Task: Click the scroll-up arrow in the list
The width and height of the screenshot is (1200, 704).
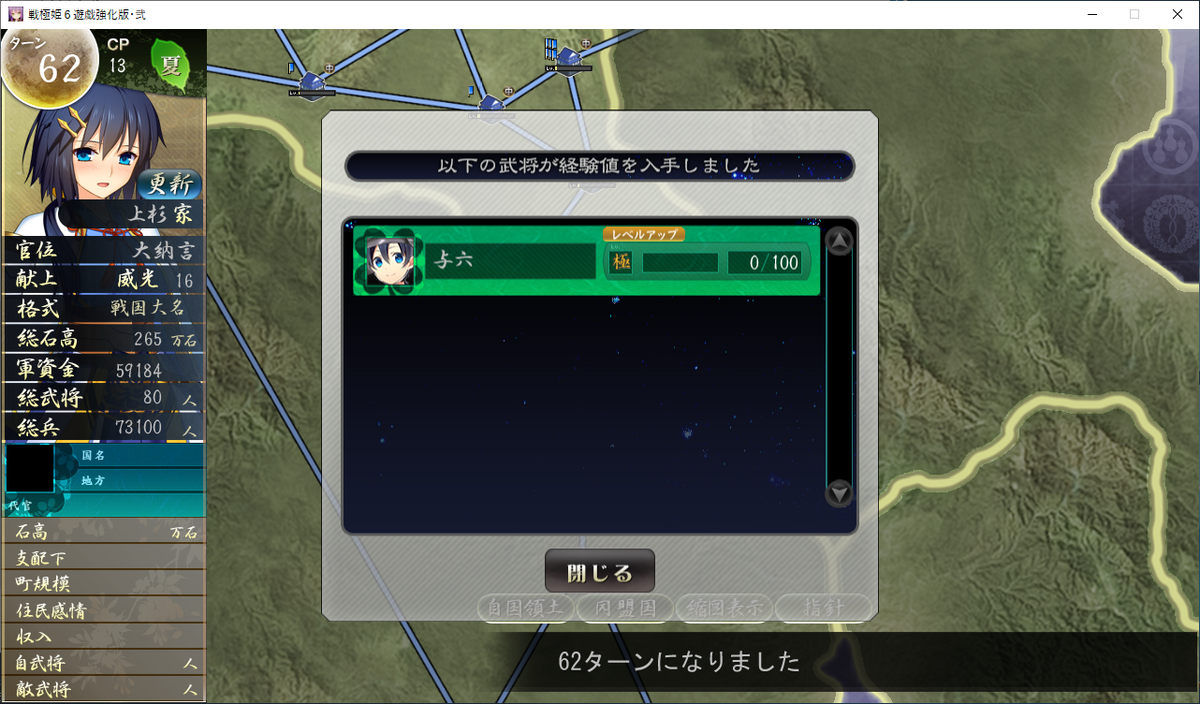Action: [x=839, y=241]
